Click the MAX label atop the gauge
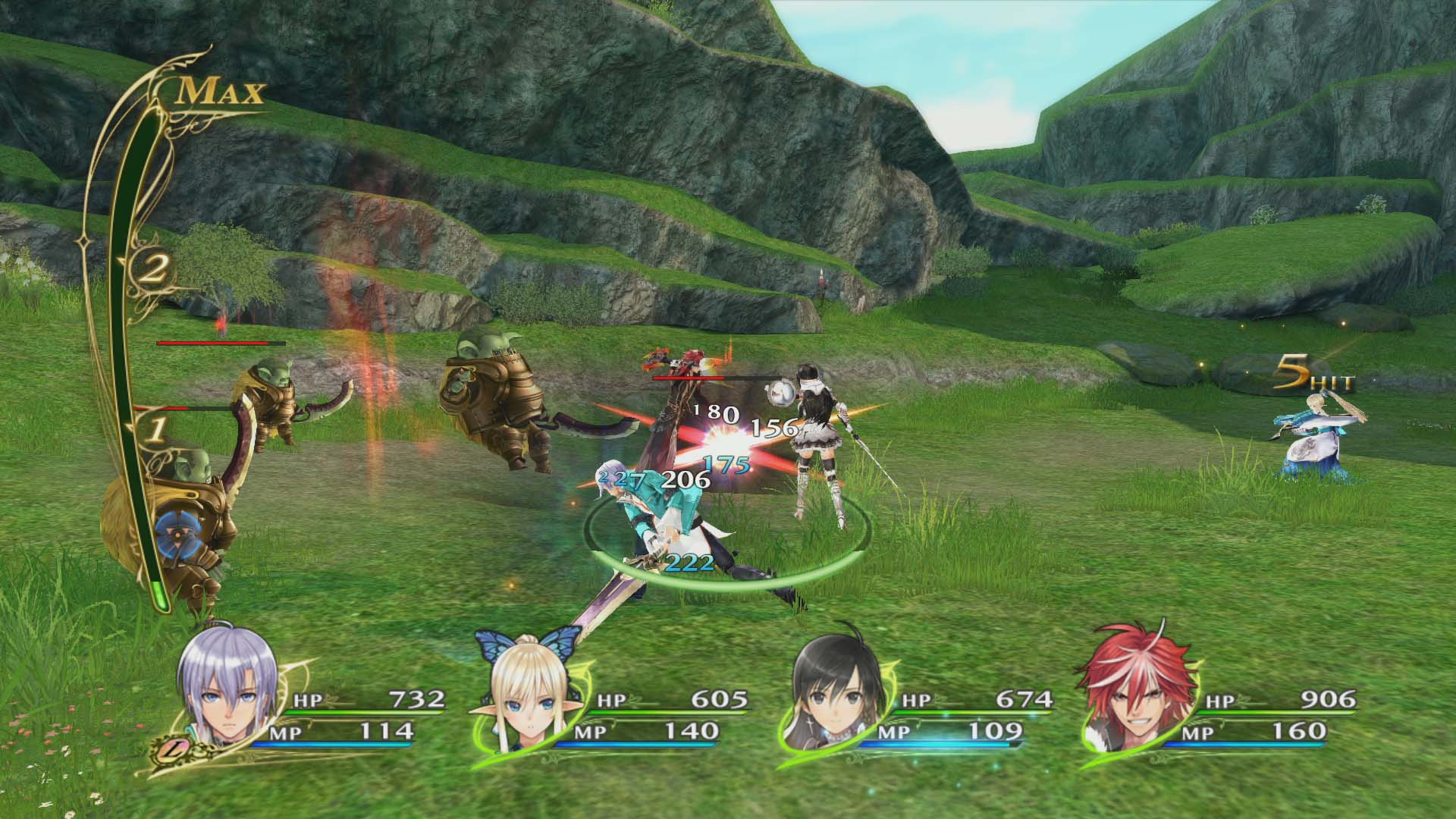Image resolution: width=1456 pixels, height=819 pixels. 222,91
